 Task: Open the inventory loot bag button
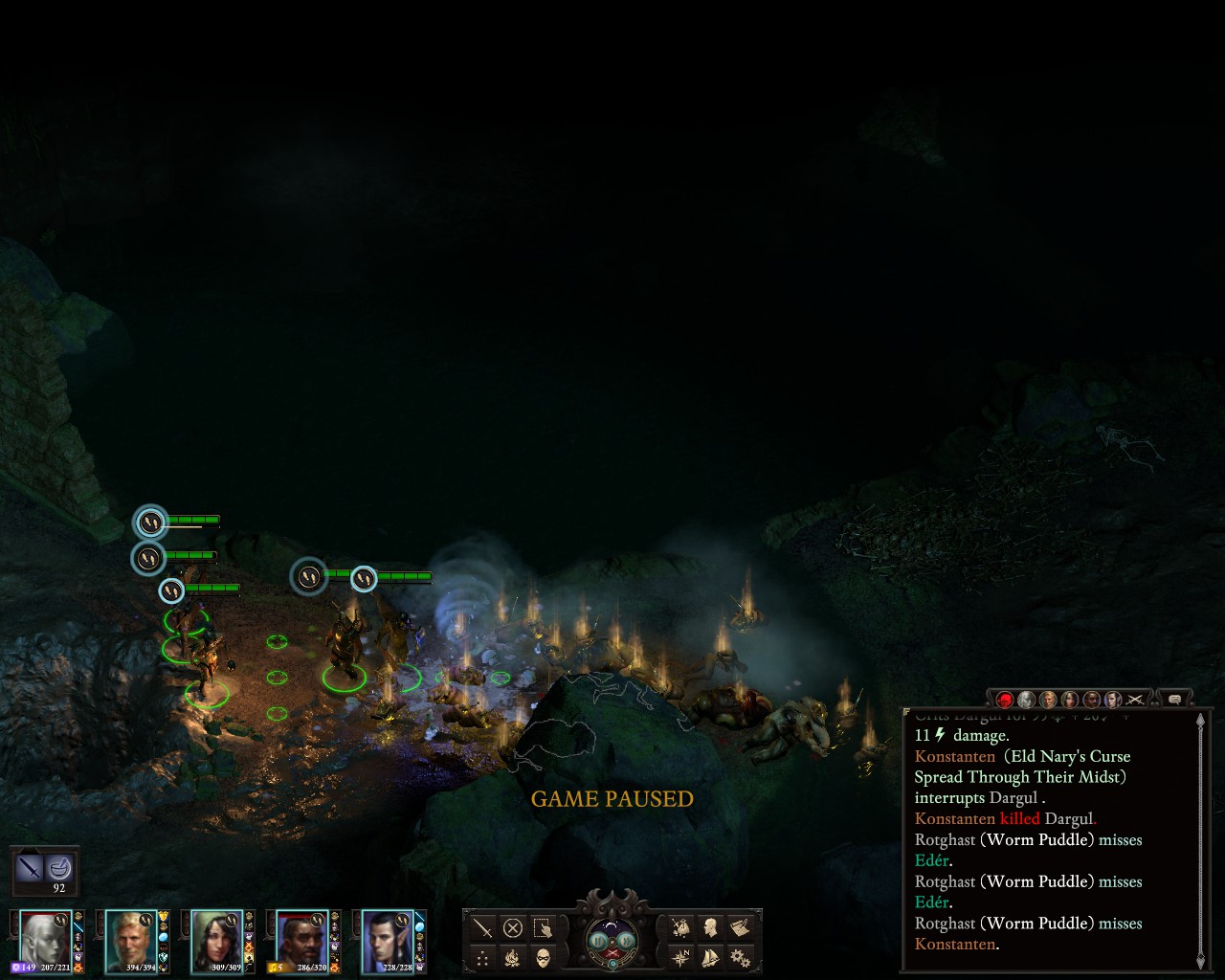680,927
